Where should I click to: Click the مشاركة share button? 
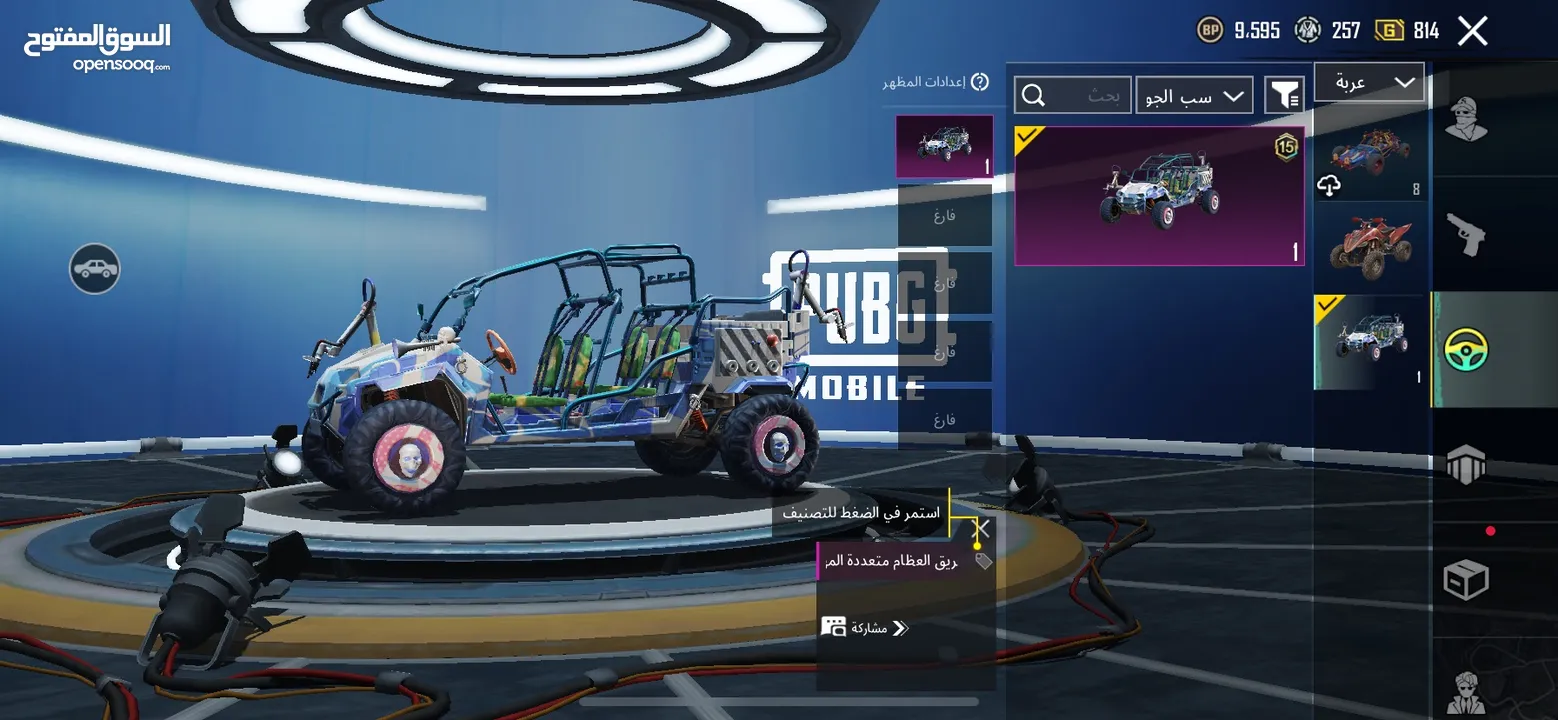pyautogui.click(x=866, y=628)
